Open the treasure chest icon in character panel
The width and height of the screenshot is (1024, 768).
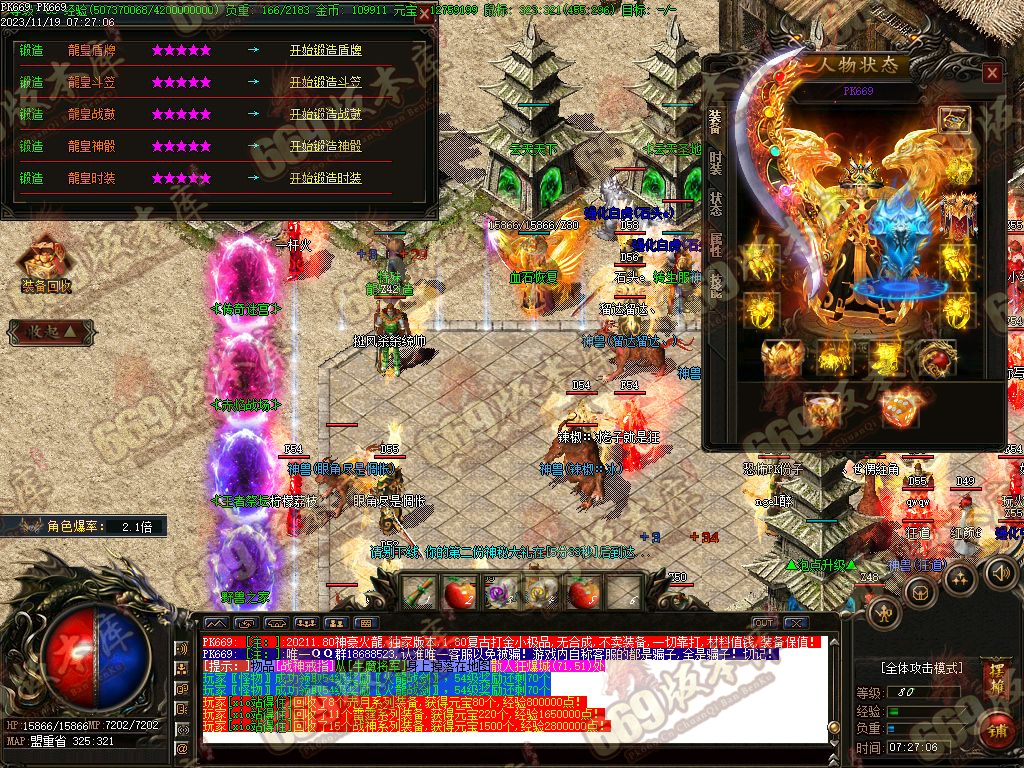[x=954, y=120]
